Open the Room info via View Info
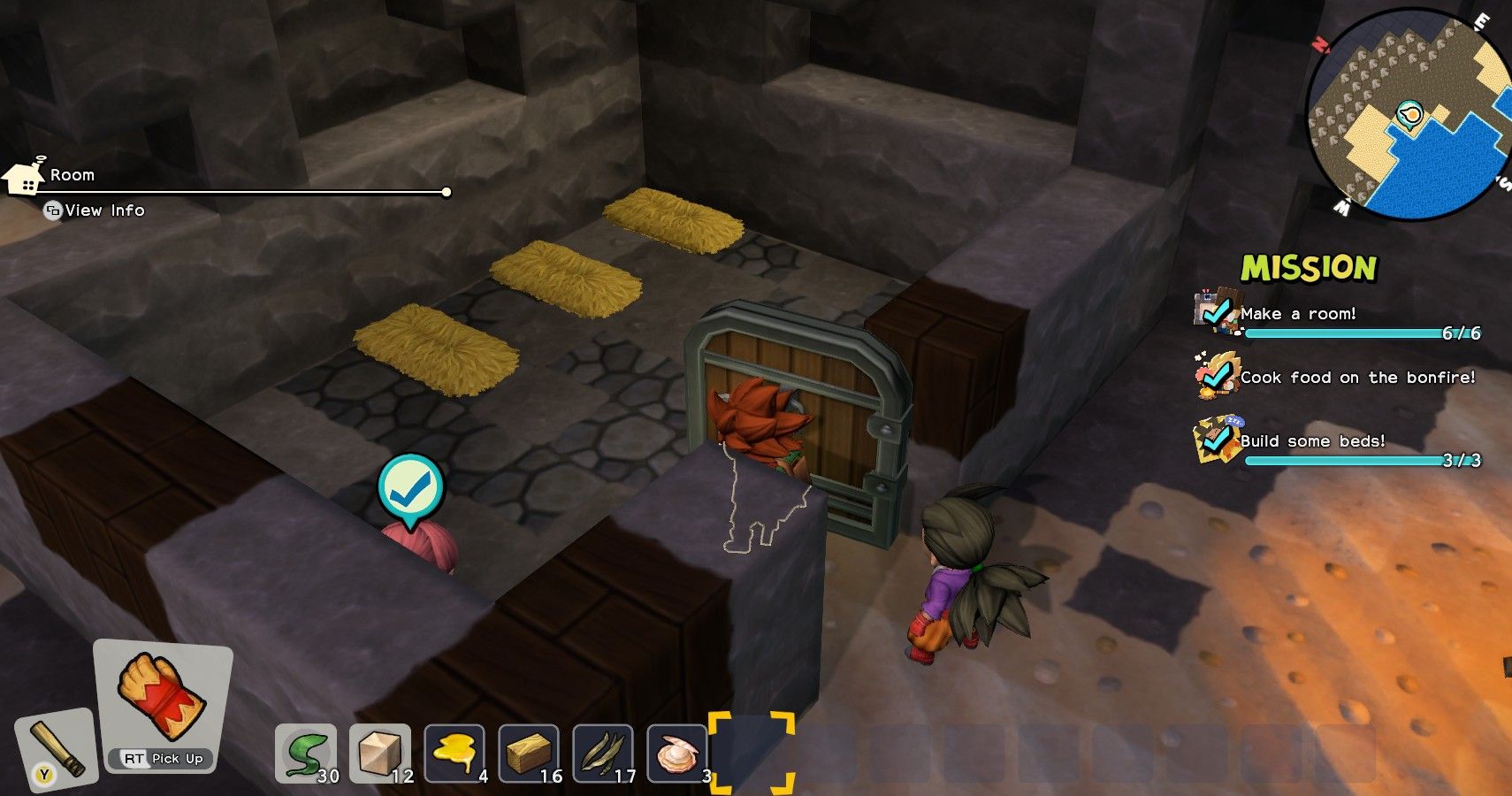This screenshot has height=796, width=1512. [x=97, y=210]
